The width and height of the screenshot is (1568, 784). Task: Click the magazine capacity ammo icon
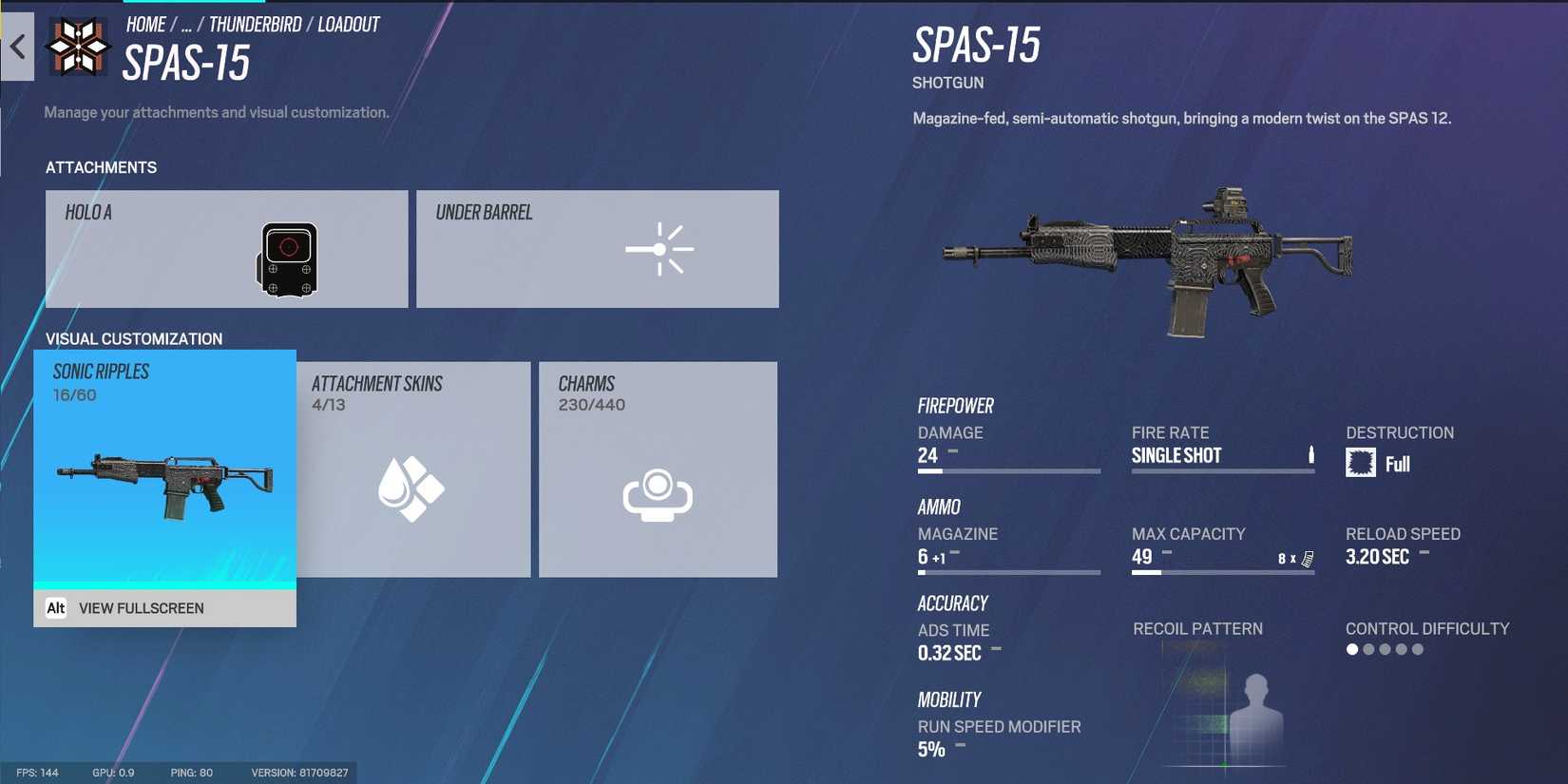[1306, 559]
